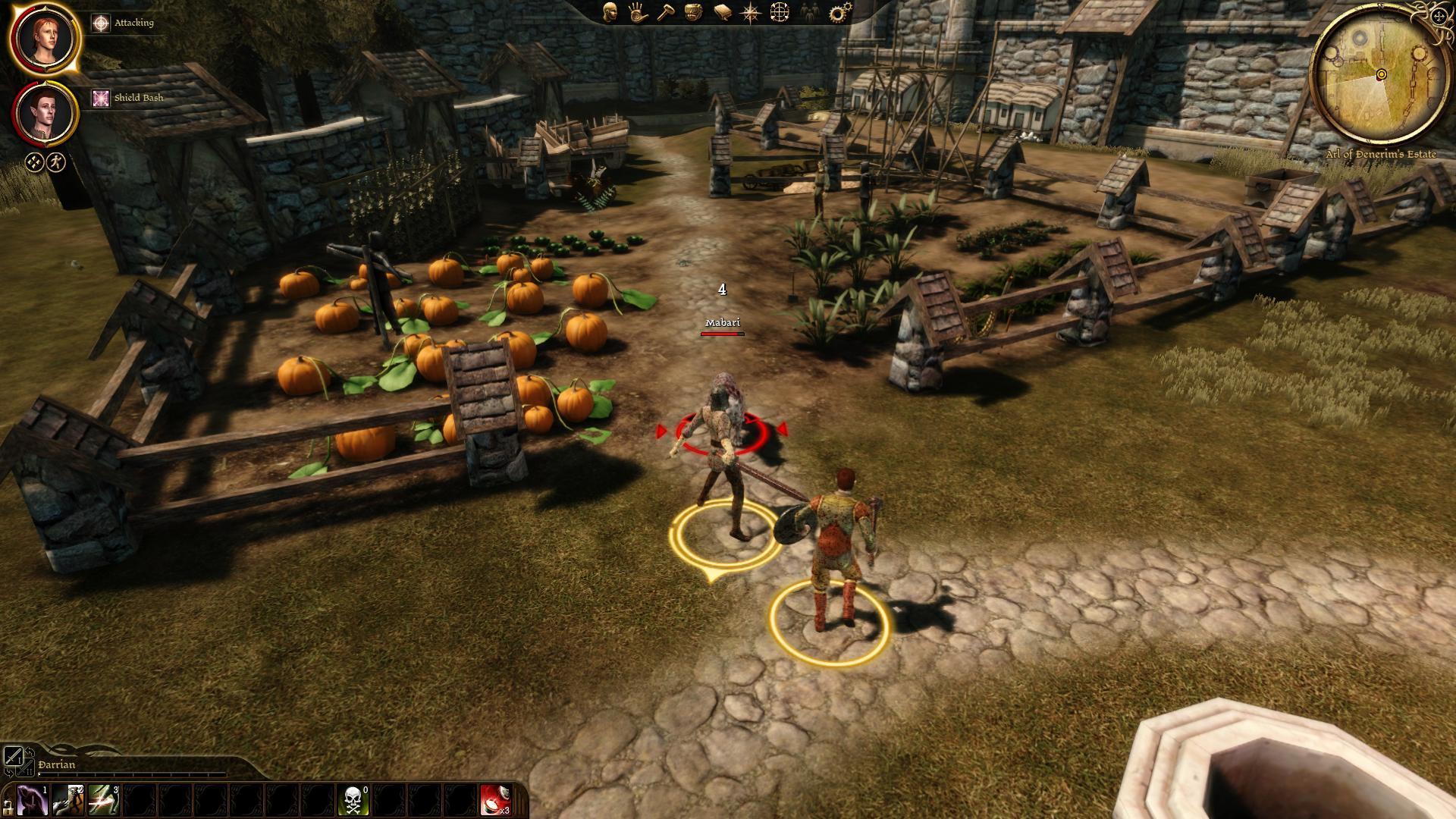Select the red-haired leader portrait
1456x819 pixels.
[x=45, y=38]
